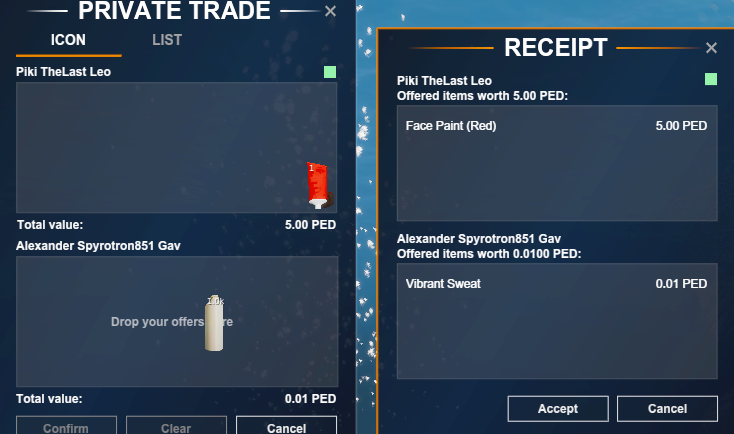Viewport: 734px width, 434px height.
Task: Cancel the private trade
Action: click(286, 427)
